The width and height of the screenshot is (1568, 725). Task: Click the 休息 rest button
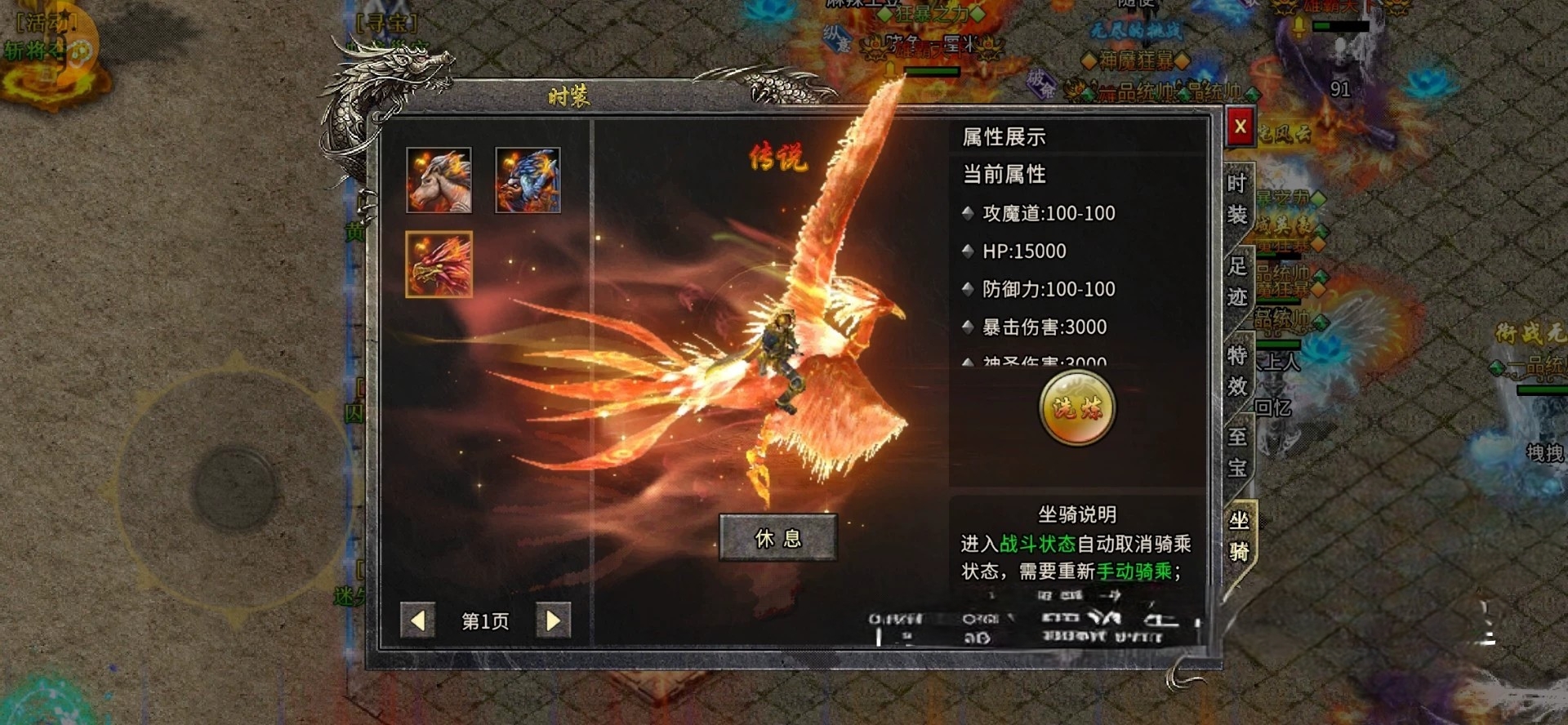[777, 538]
